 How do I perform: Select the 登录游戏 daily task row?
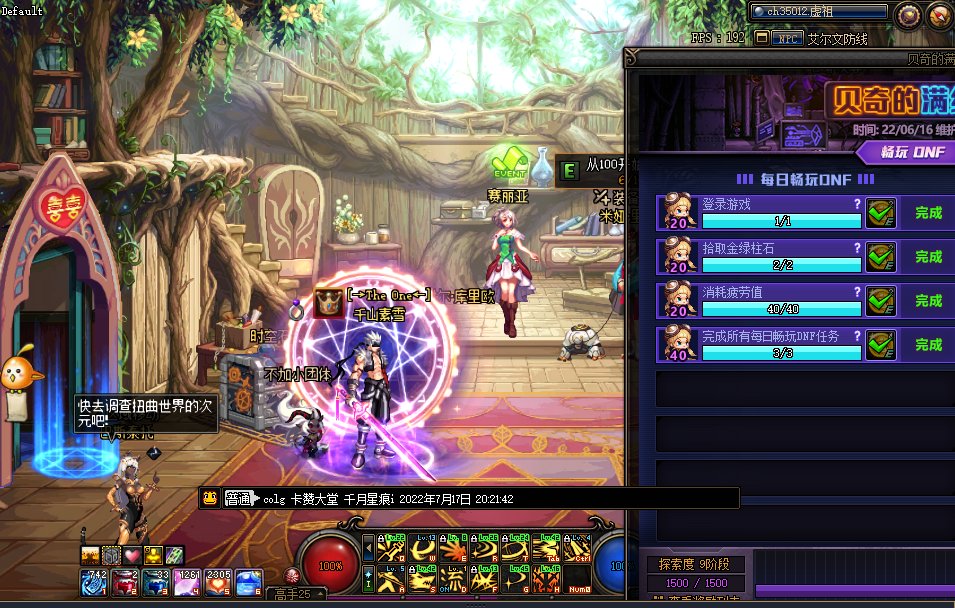[x=760, y=213]
